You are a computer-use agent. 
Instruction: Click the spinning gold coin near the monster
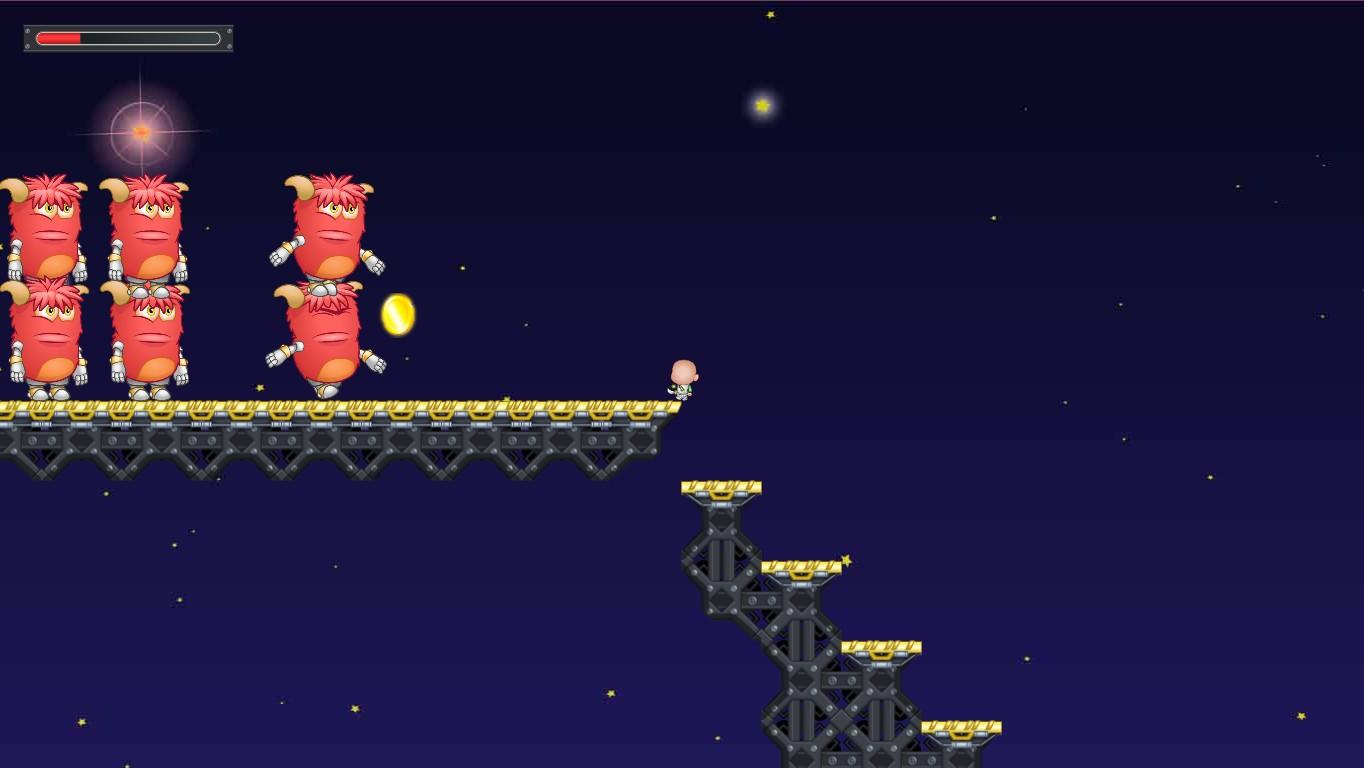click(x=396, y=315)
